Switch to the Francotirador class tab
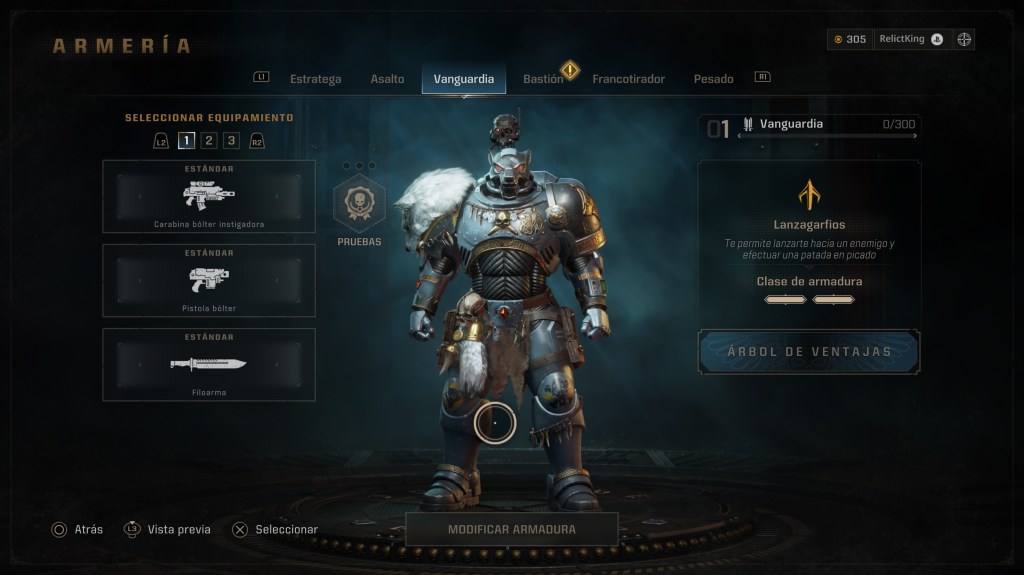 628,79
